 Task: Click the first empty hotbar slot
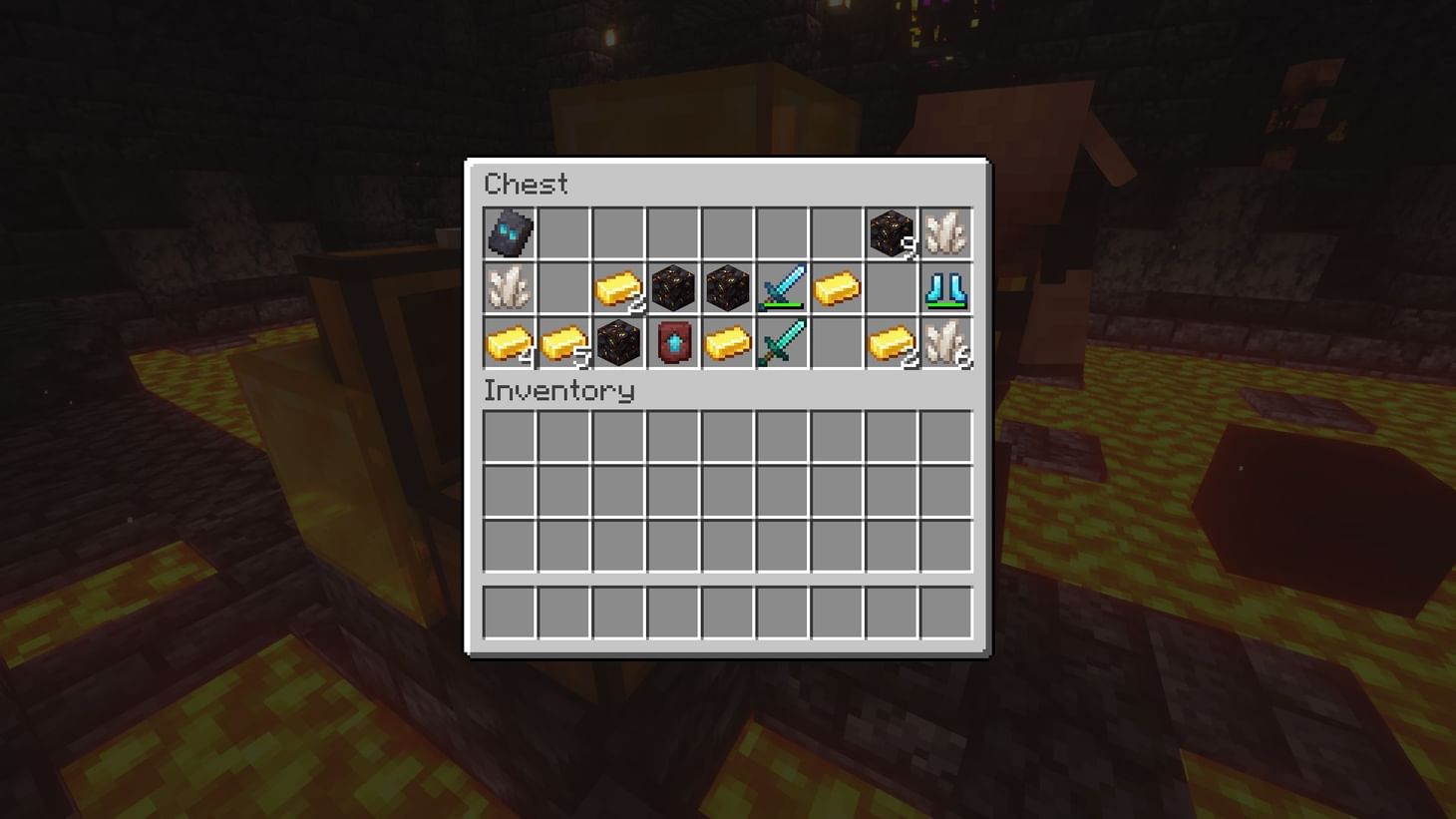(509, 613)
